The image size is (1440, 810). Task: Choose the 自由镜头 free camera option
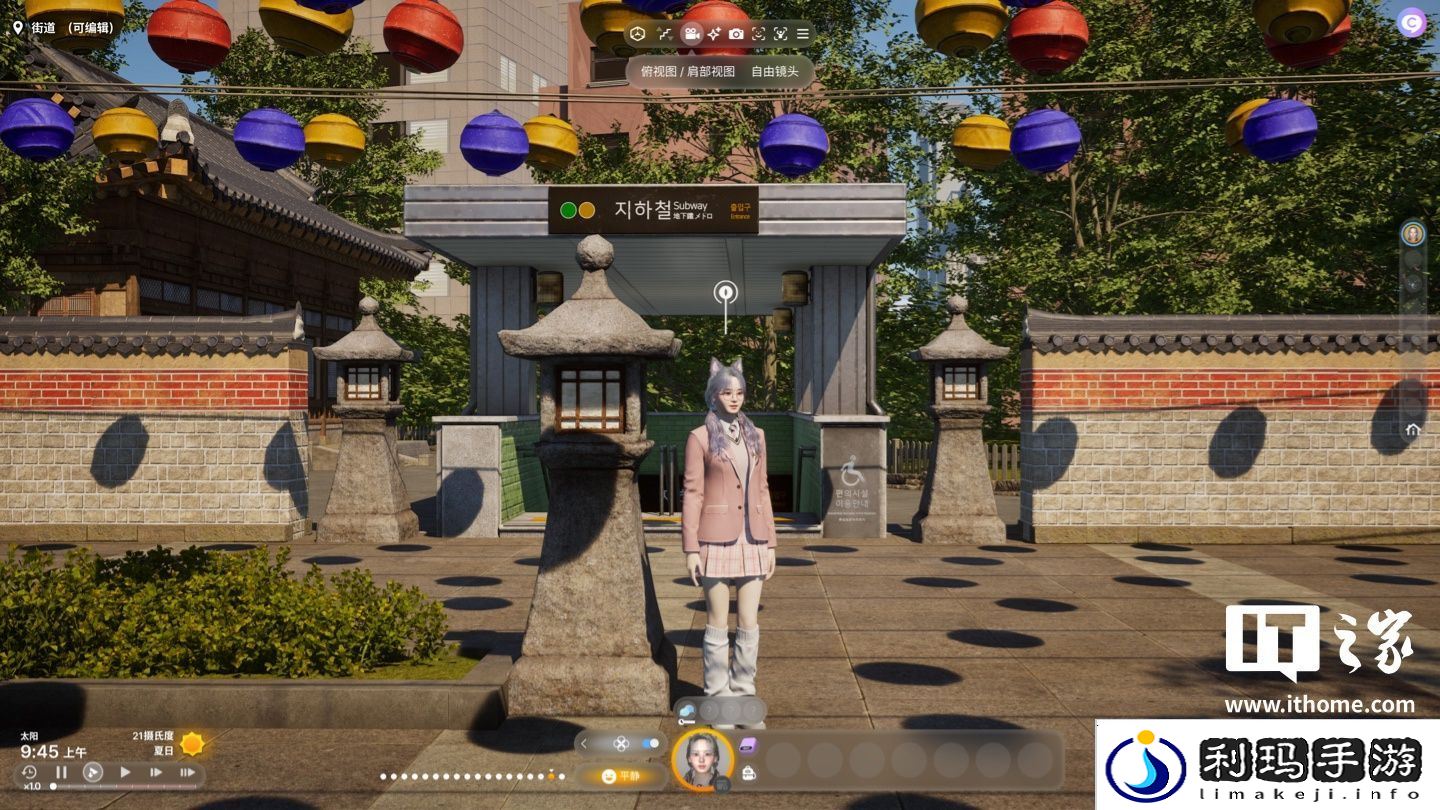coord(775,72)
